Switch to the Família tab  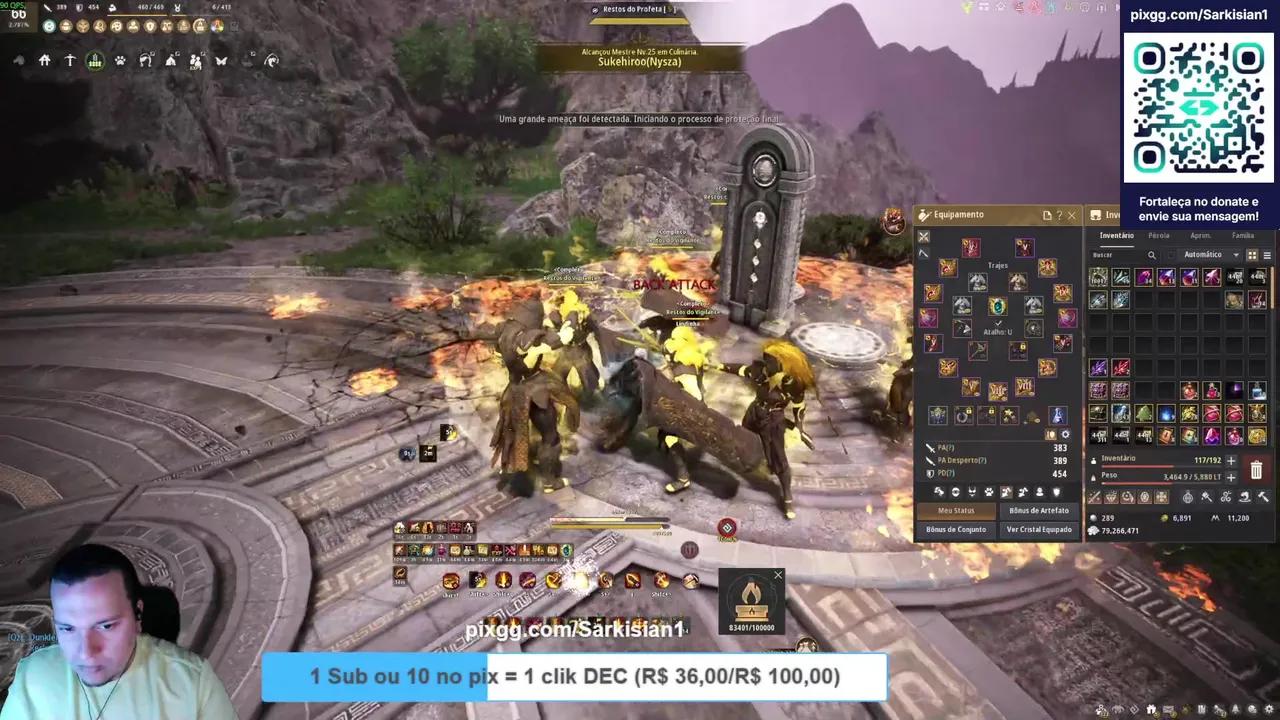click(1244, 235)
